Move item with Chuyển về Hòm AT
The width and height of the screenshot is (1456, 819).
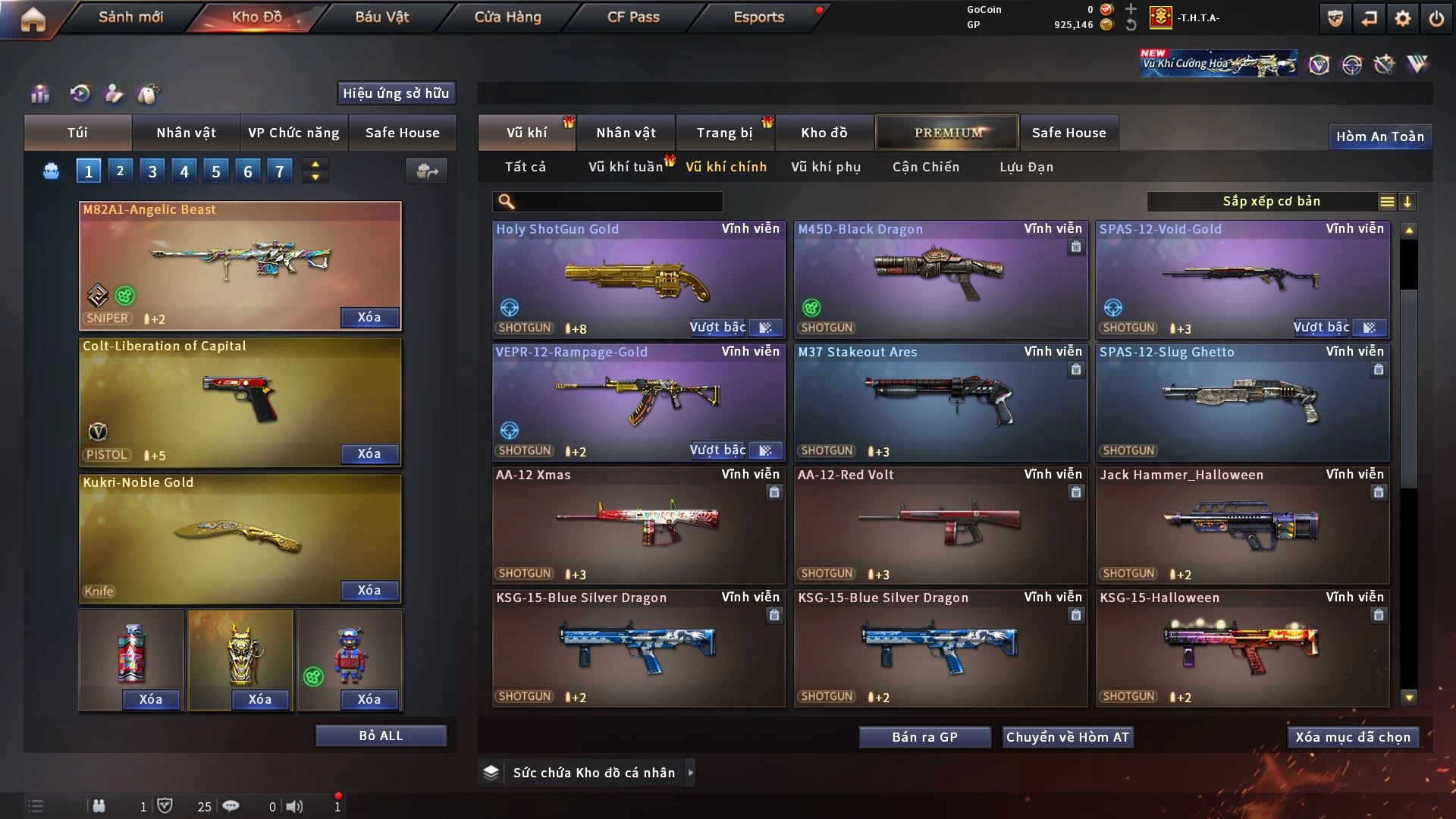pyautogui.click(x=1067, y=737)
